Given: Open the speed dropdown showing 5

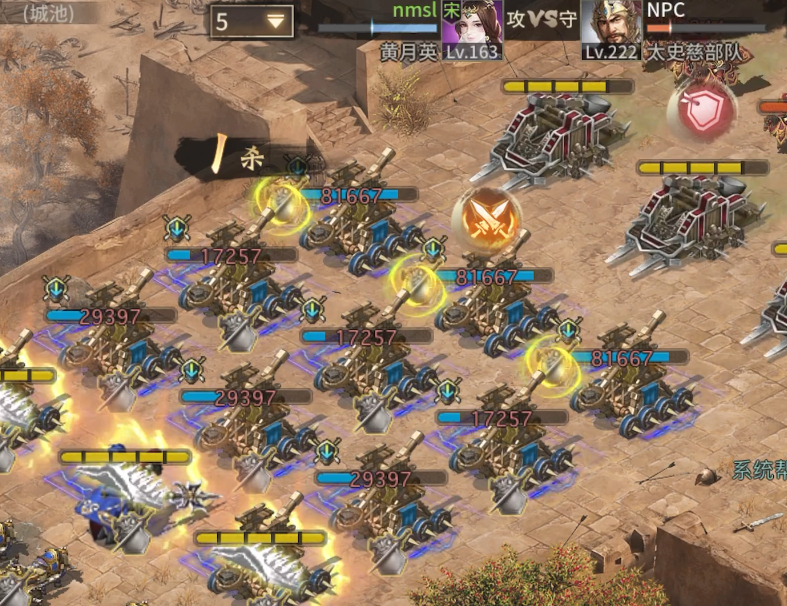Looking at the screenshot, I should (251, 21).
